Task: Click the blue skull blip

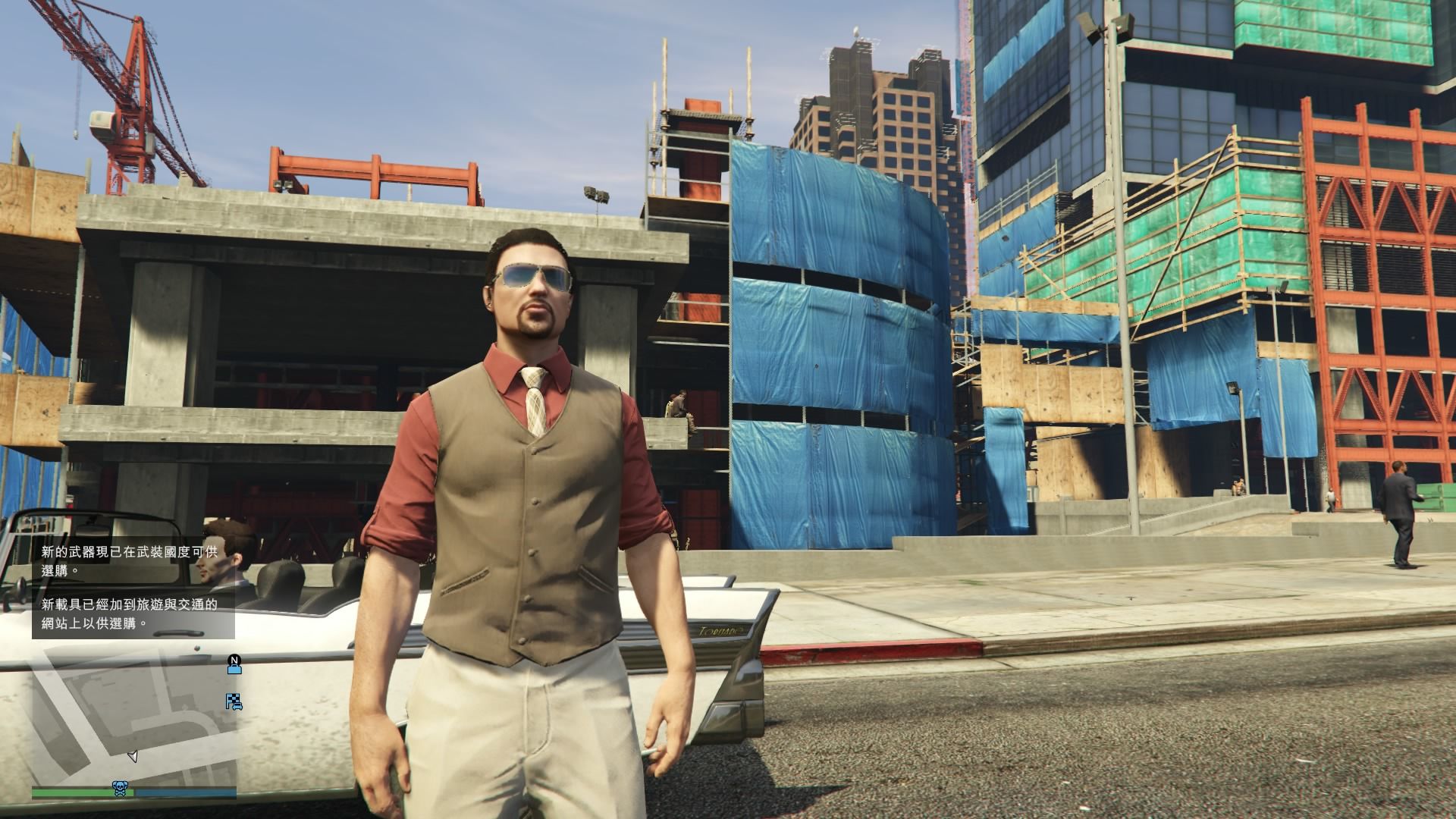Action: click(x=120, y=789)
